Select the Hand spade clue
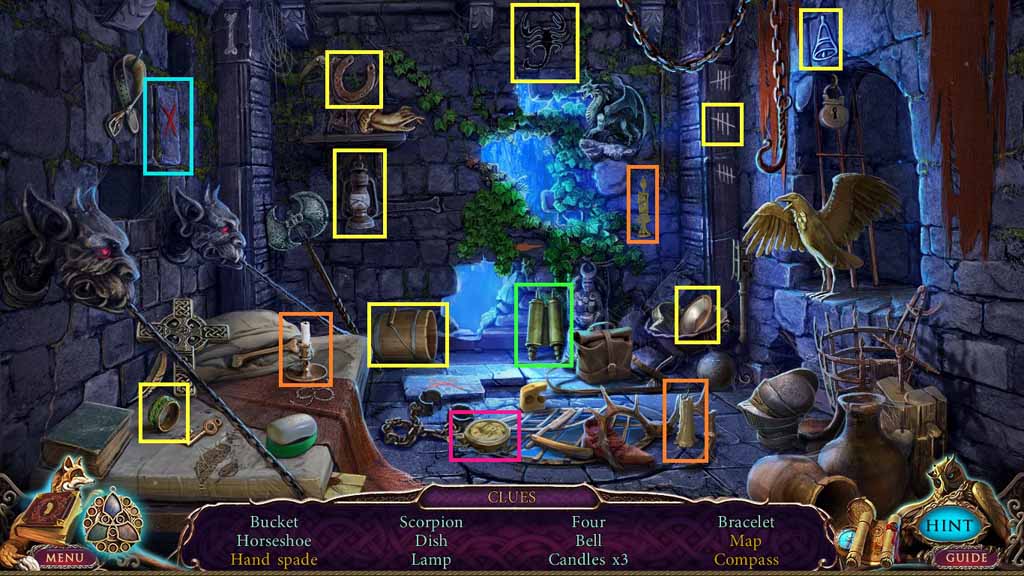Screen dimensions: 1024x576 point(274,560)
